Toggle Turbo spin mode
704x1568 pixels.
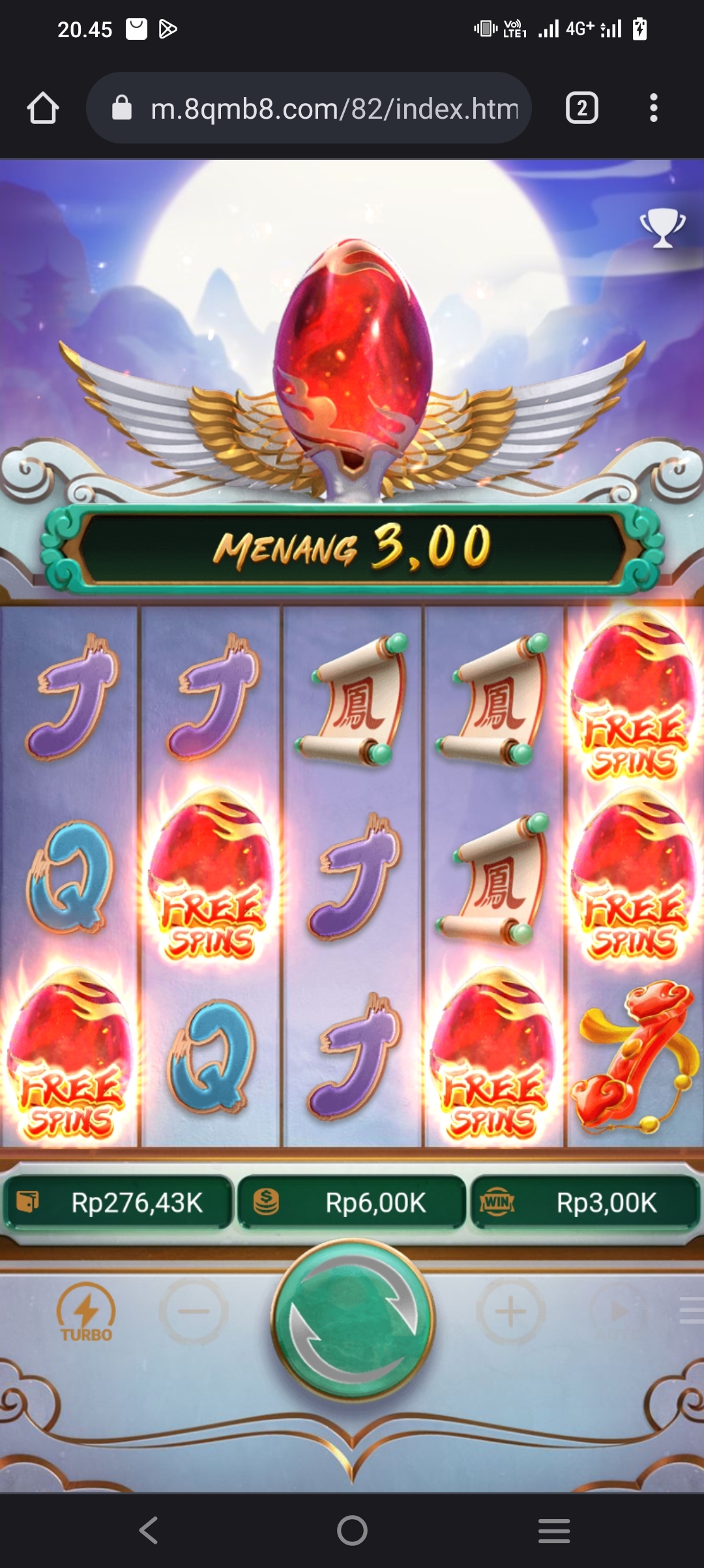(86, 1312)
